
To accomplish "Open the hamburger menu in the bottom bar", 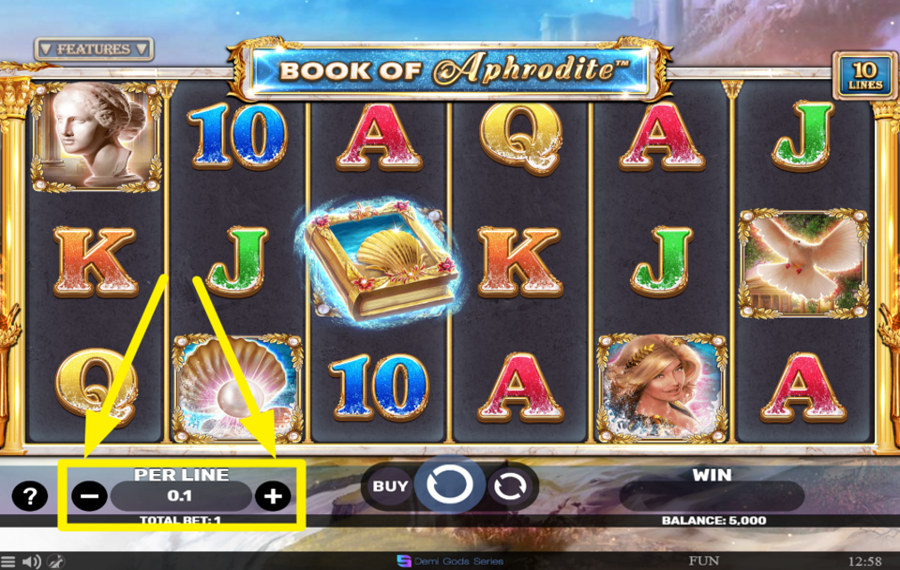I will click(x=9, y=561).
